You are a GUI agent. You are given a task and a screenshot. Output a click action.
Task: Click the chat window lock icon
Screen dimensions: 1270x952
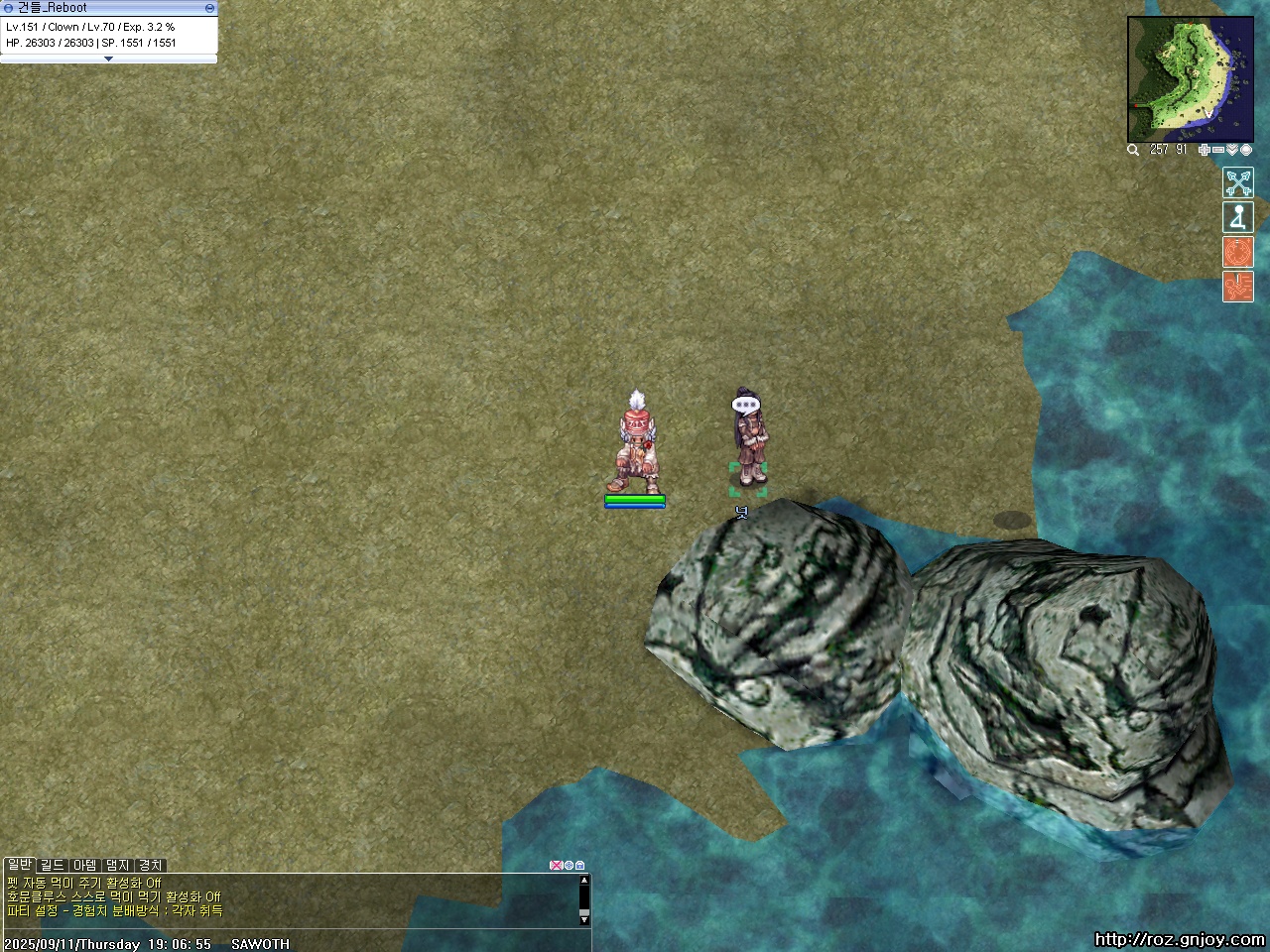580,865
